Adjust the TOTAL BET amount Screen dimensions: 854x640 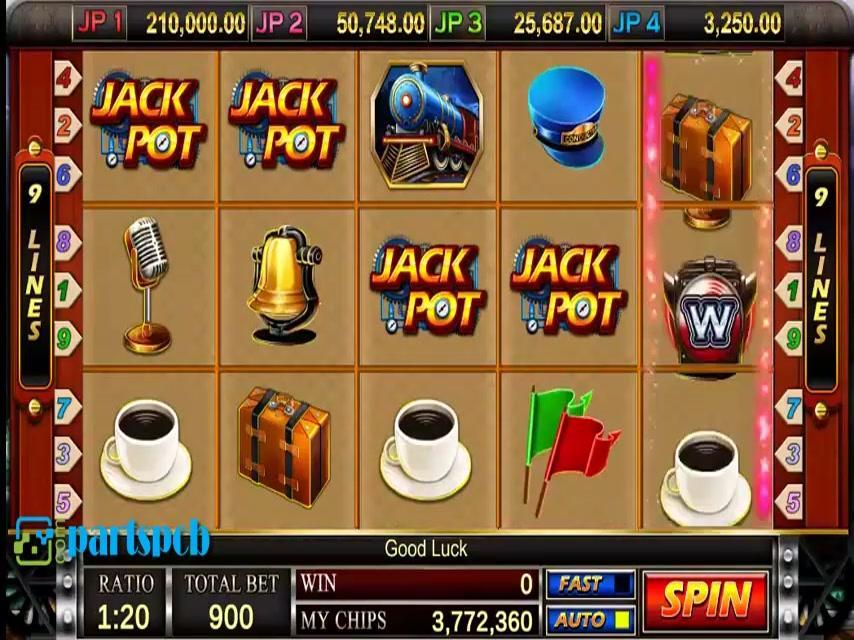point(230,602)
